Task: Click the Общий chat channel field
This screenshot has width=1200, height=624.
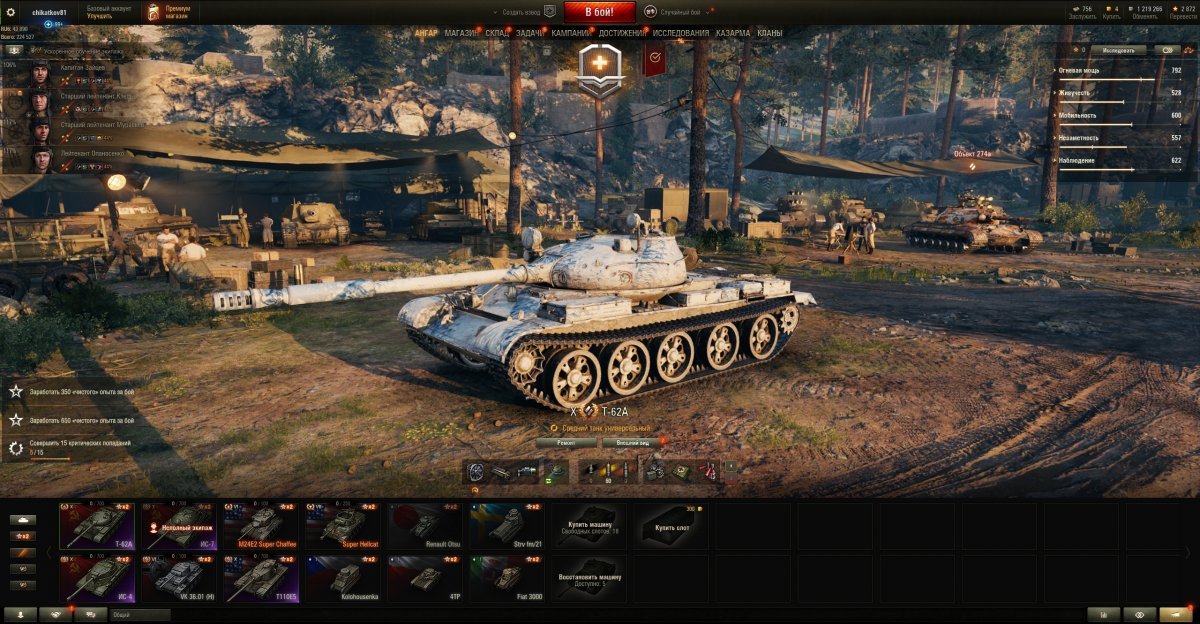Action: (x=140, y=615)
